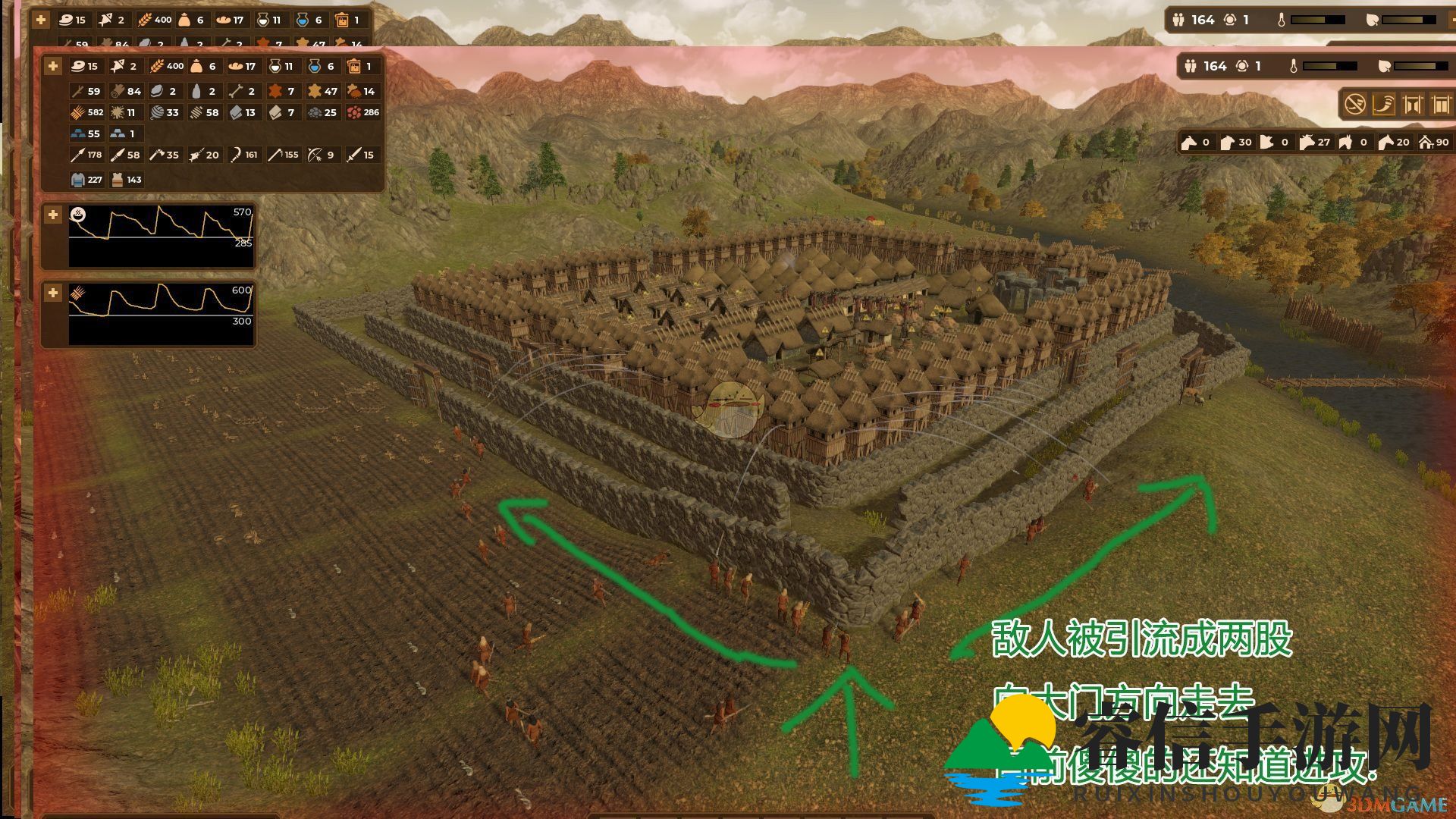Sound the alarm horn button
Viewport: 1456px width, 819px height.
coord(1384,104)
